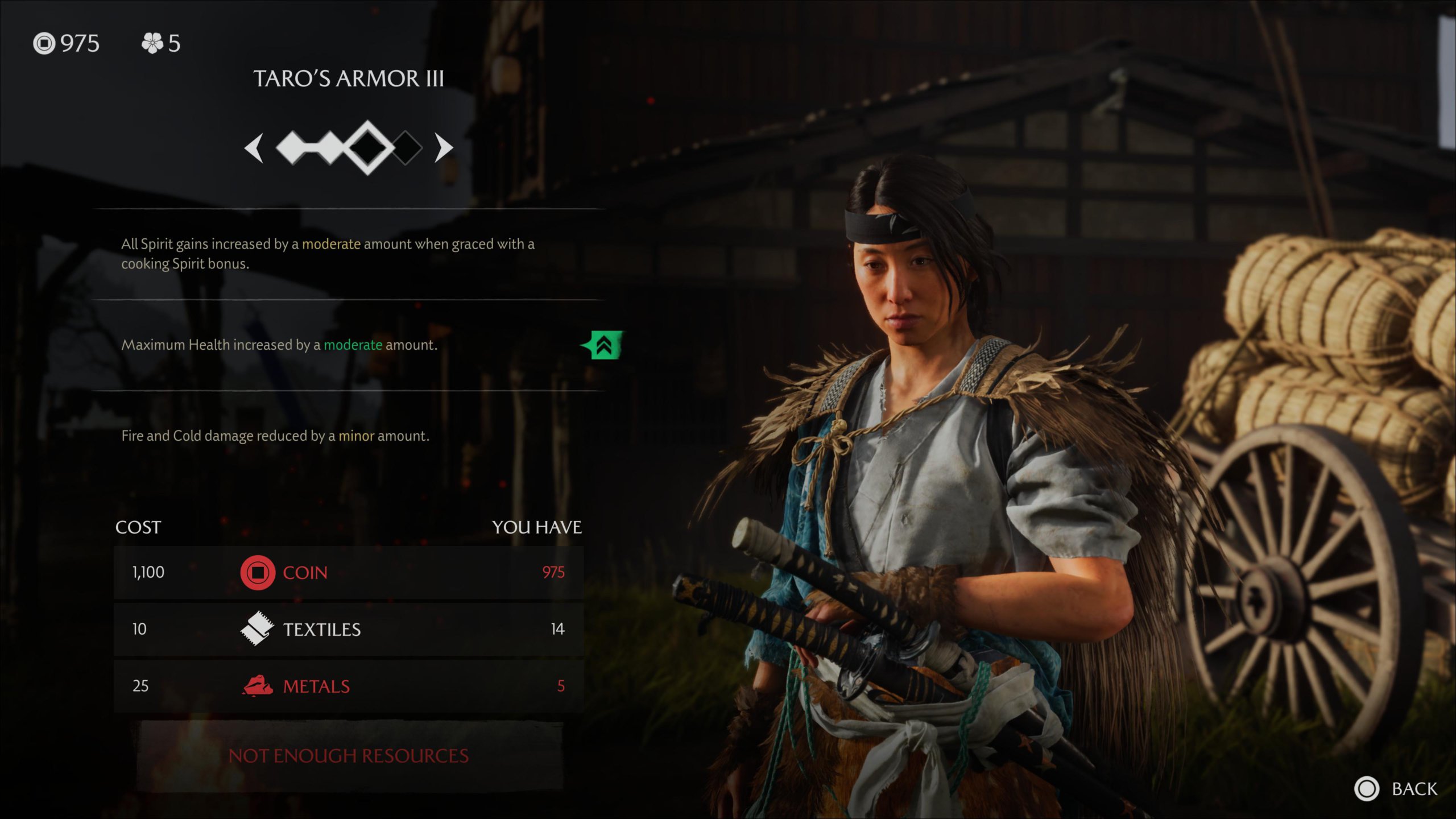The image size is (1456, 819).
Task: Go to the previous armor upgrade level
Action: 254,148
